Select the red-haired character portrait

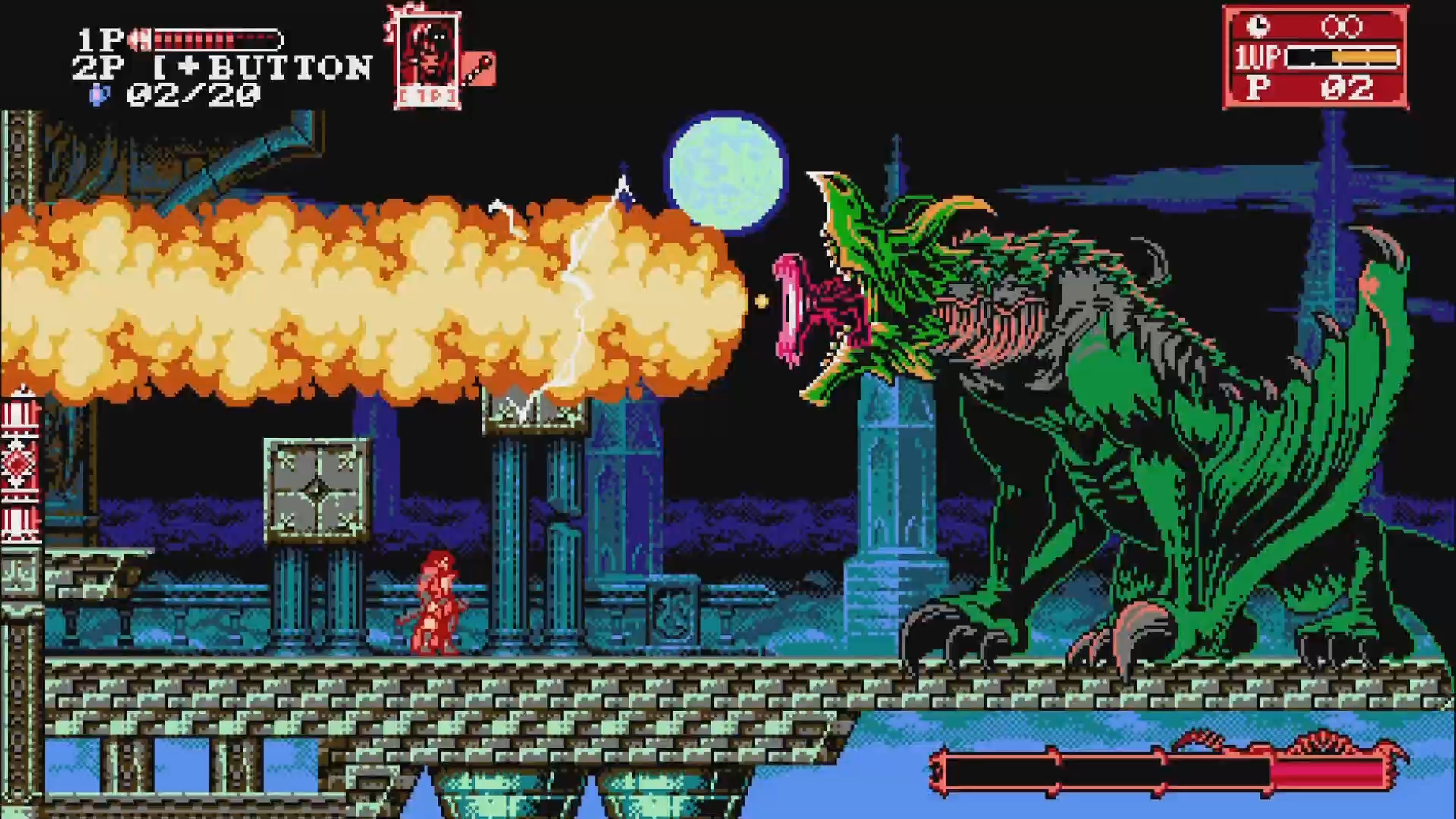[x=427, y=59]
